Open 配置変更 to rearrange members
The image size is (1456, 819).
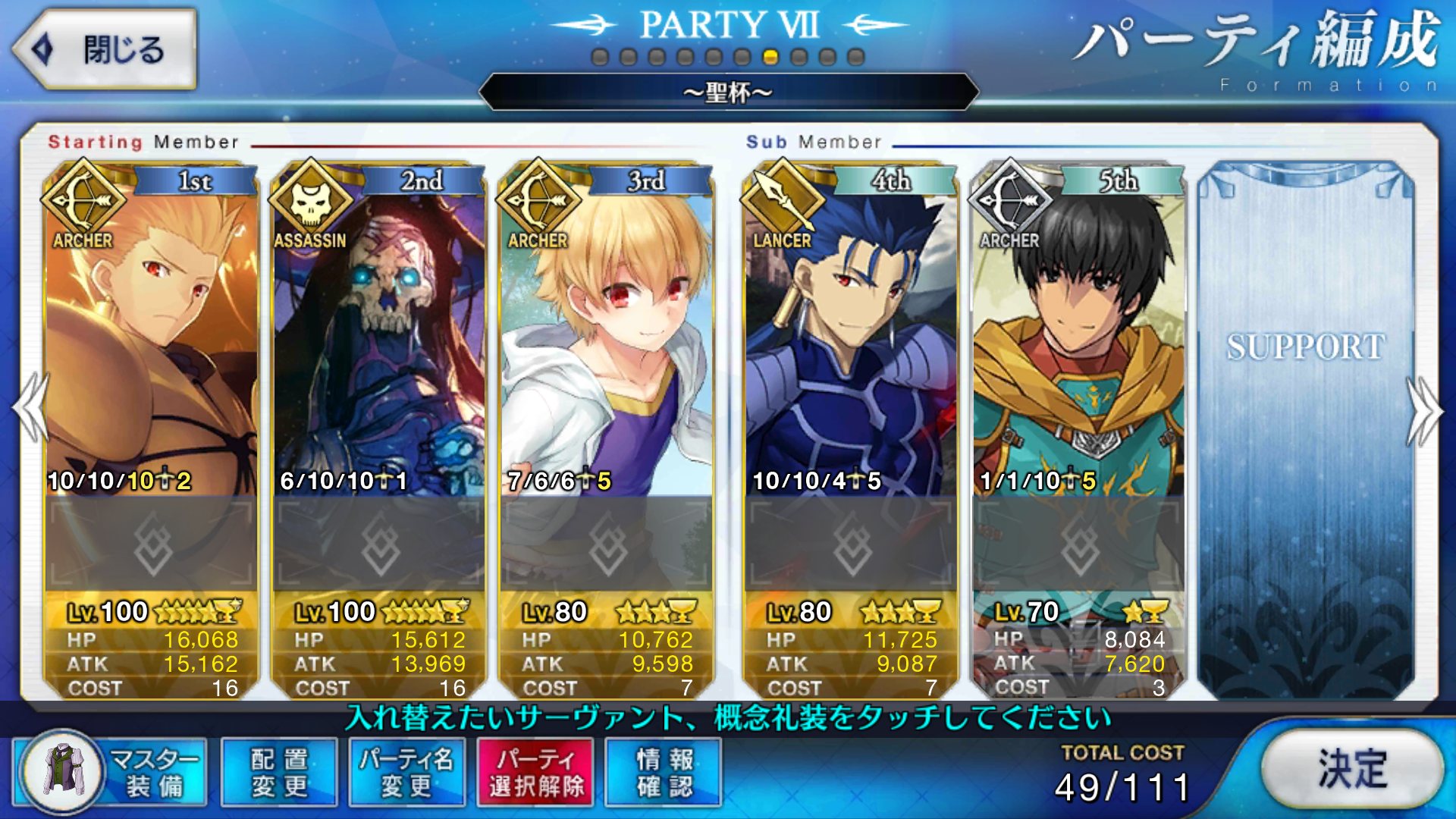pos(279,772)
